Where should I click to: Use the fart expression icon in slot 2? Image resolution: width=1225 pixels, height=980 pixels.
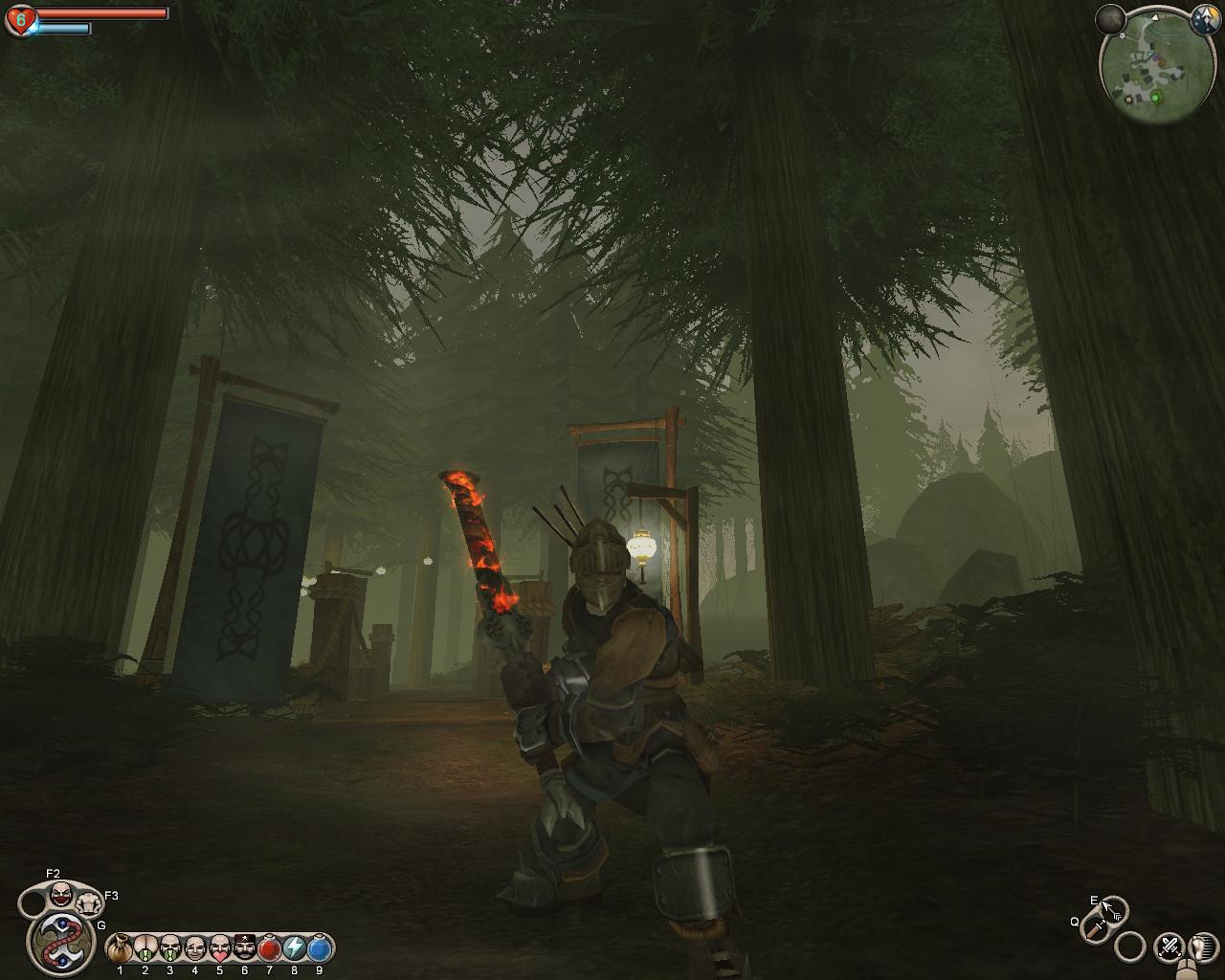(145, 948)
